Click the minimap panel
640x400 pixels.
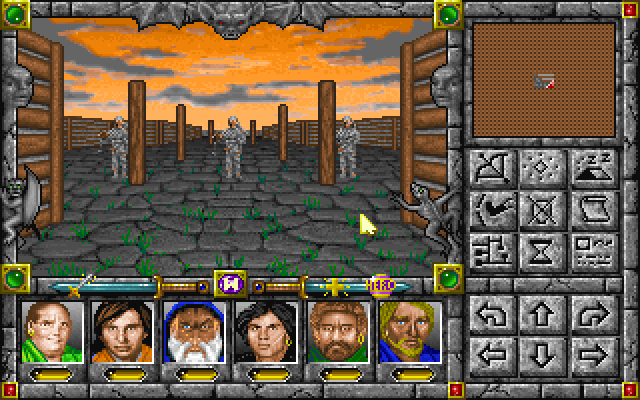(x=544, y=82)
